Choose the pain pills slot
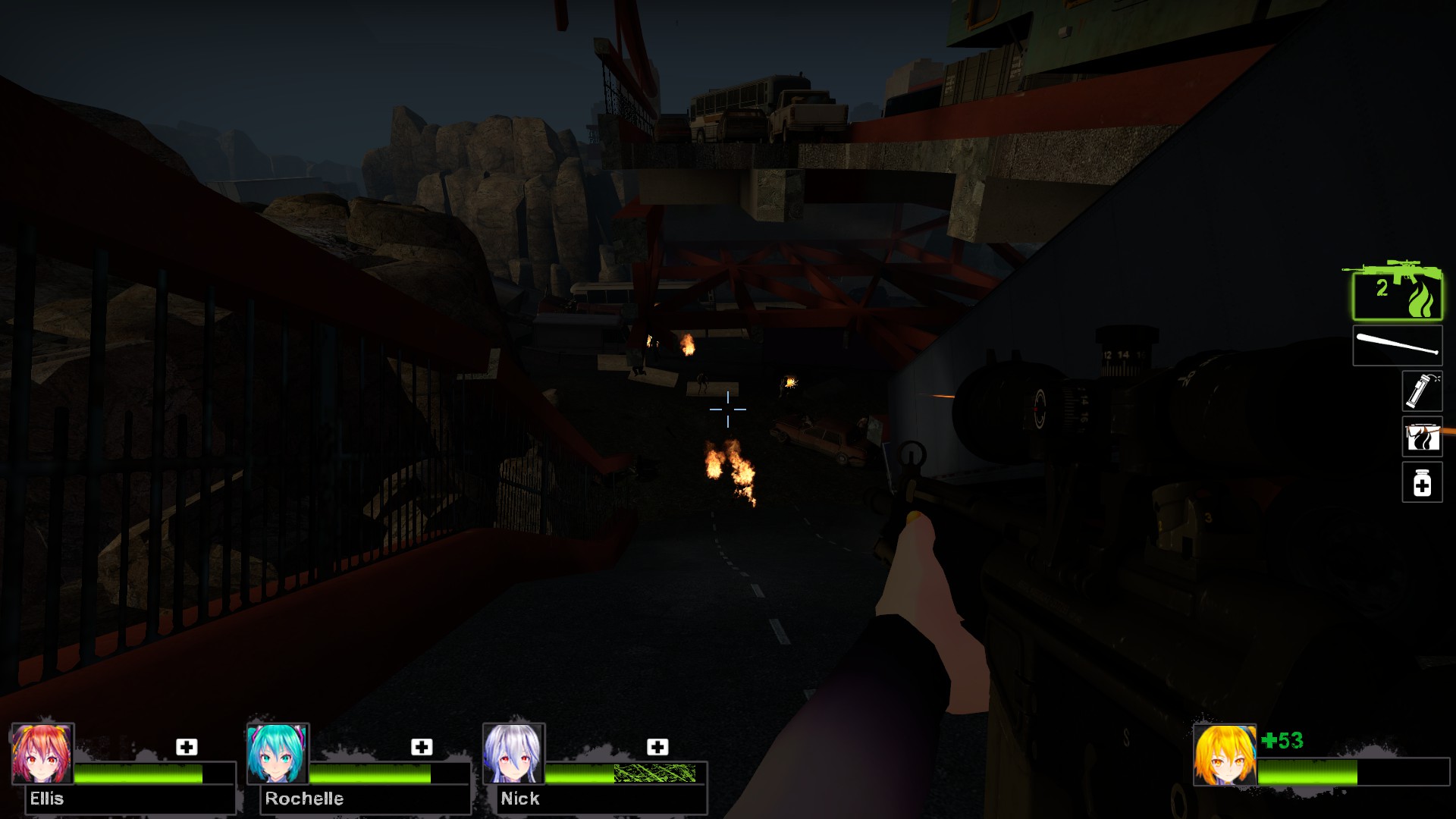 1421,482
